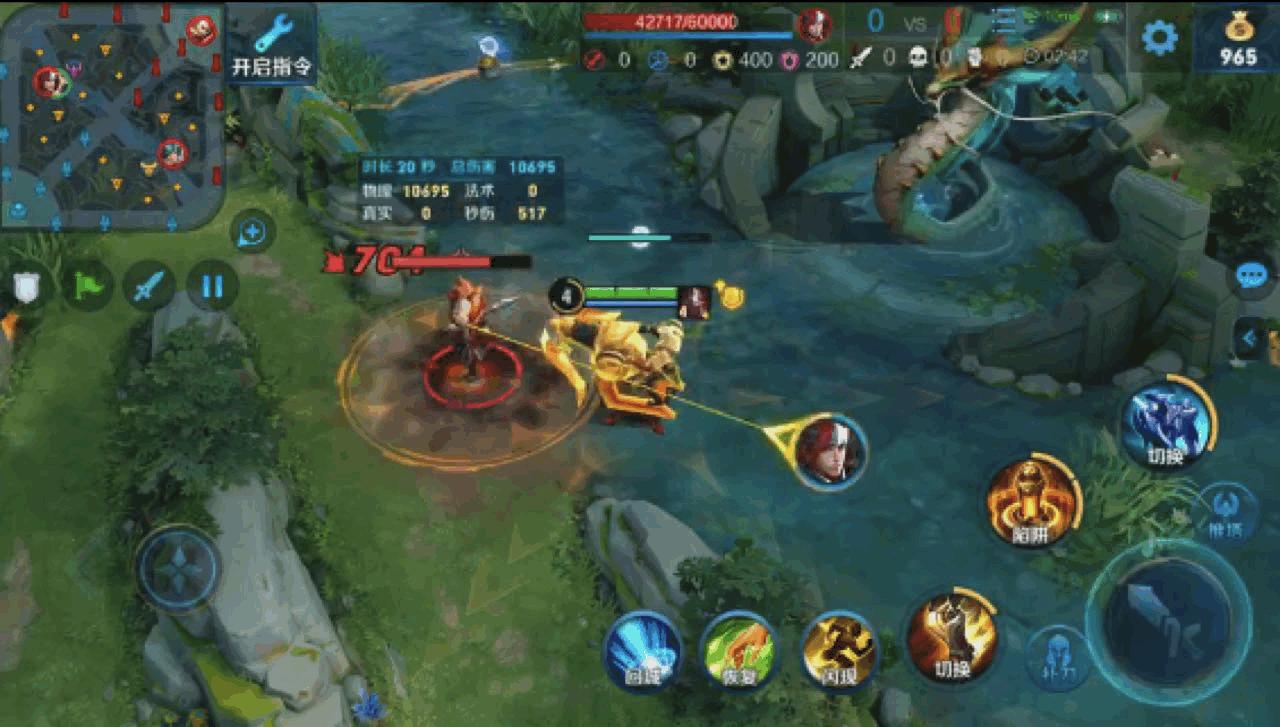Open the blue chat bubble with dots
Viewport: 1280px width, 727px height.
pos(1251,275)
